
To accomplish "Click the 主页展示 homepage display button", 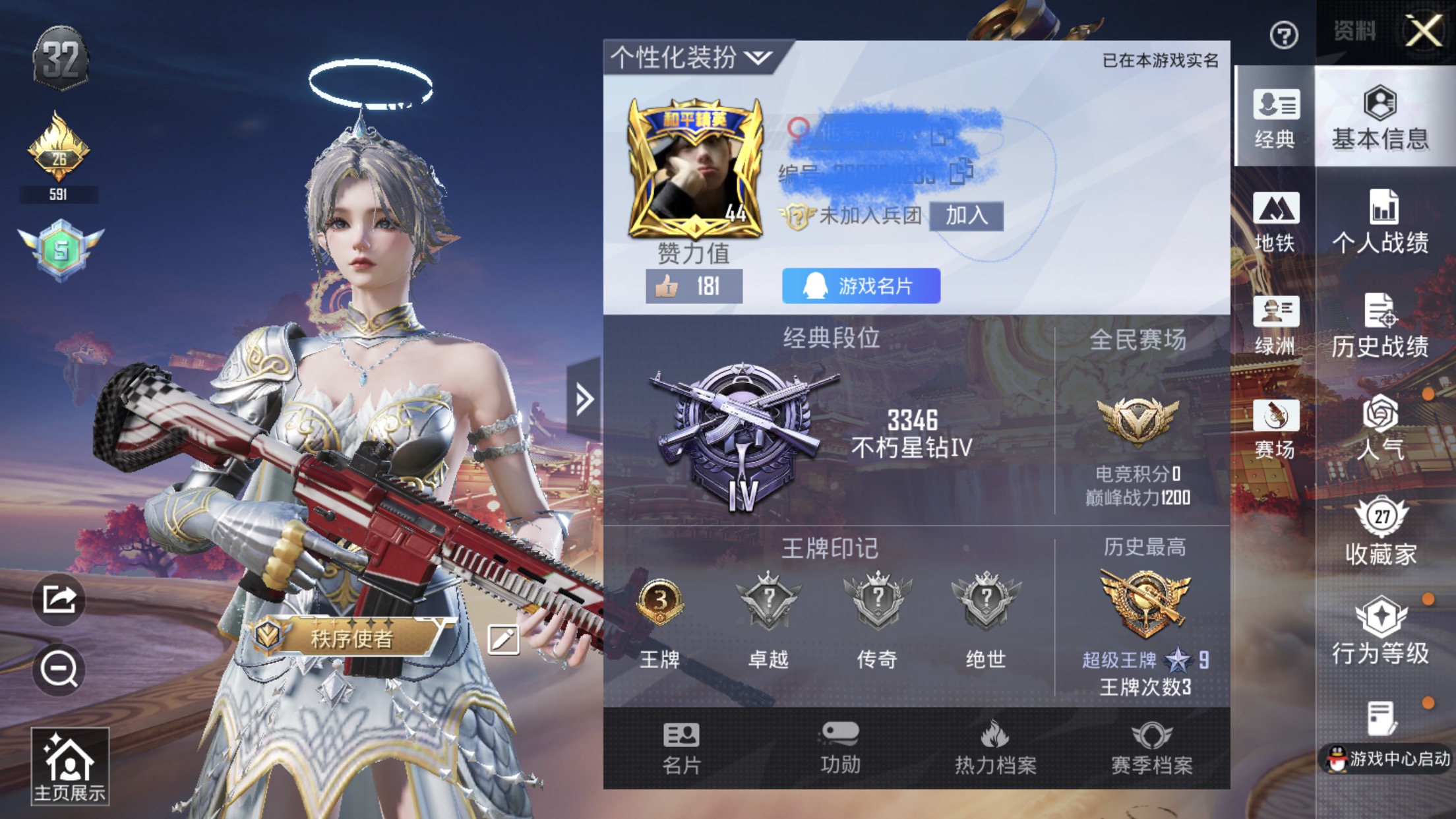I will (x=70, y=768).
